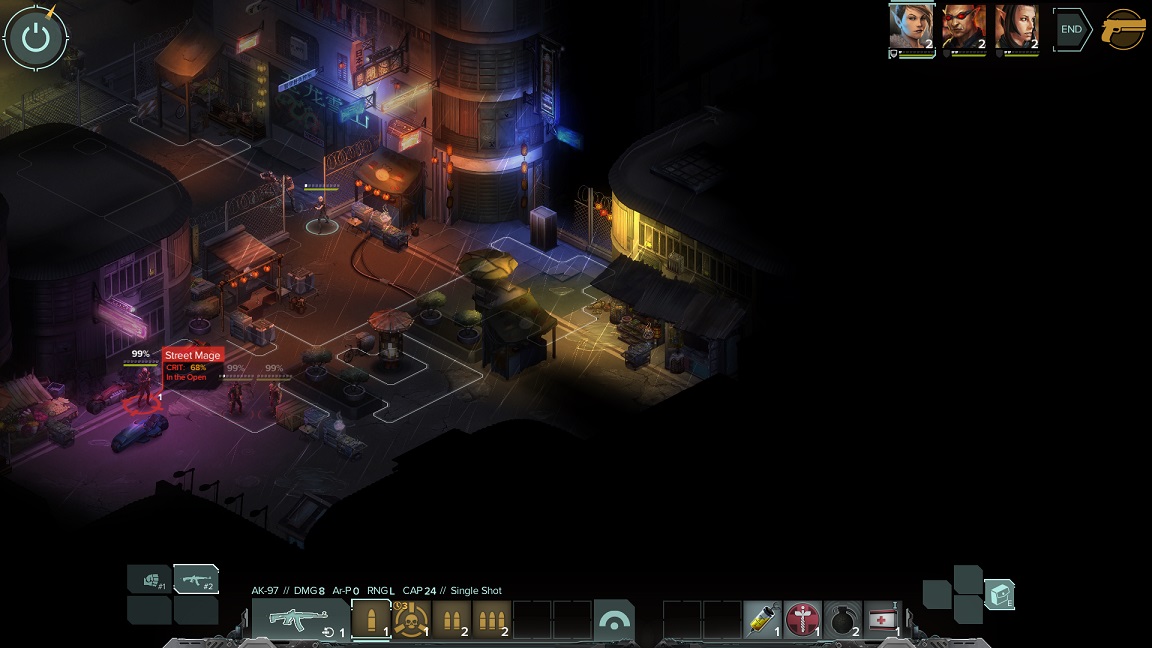Switch to the fist weapon slot #1
The width and height of the screenshot is (1152, 648).
150,579
